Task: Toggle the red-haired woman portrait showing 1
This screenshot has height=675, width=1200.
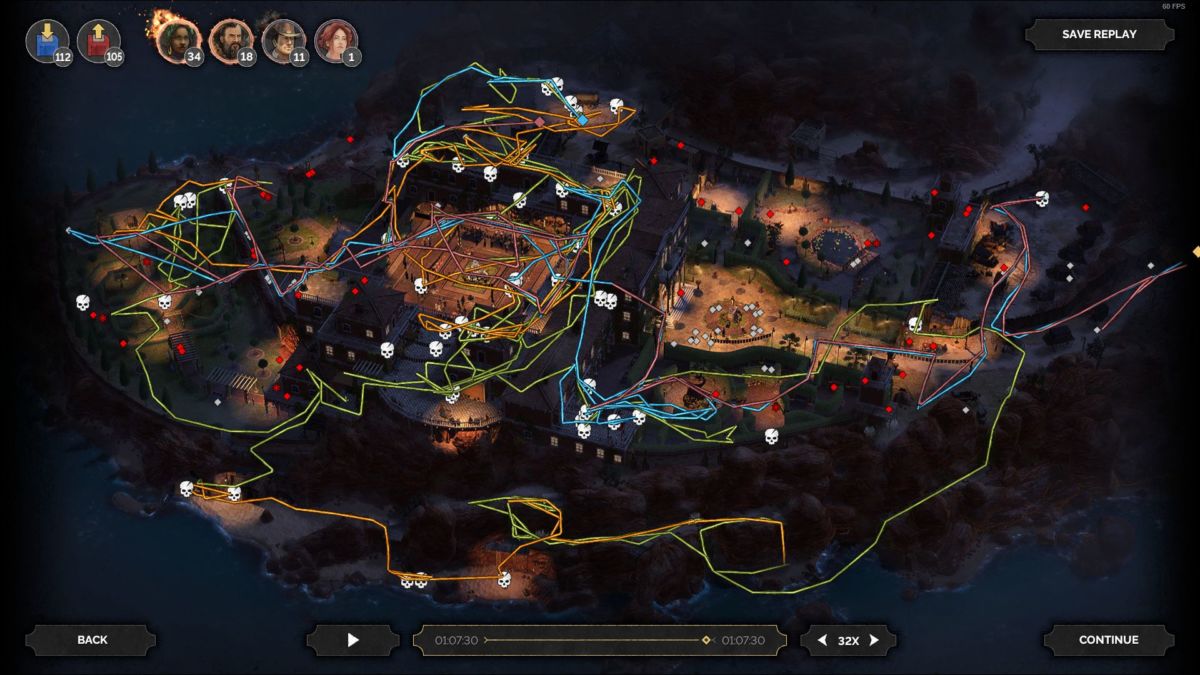Action: [334, 41]
